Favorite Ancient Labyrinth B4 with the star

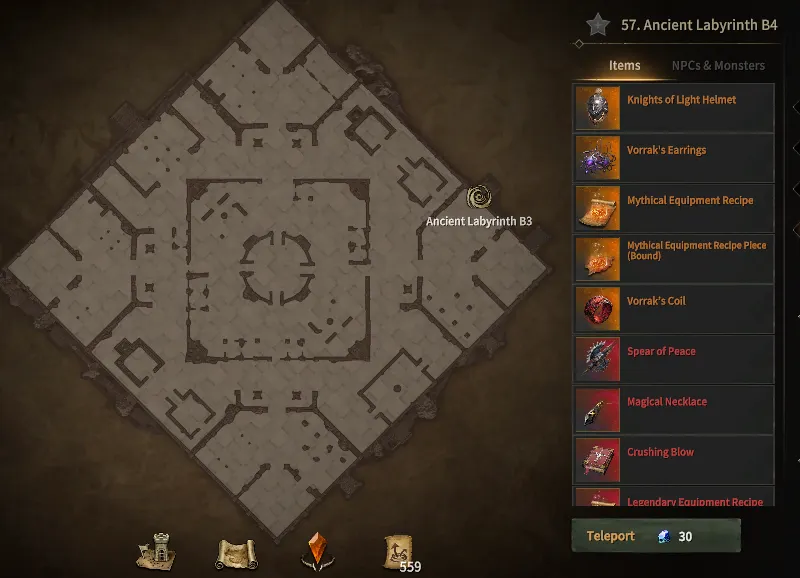point(598,25)
